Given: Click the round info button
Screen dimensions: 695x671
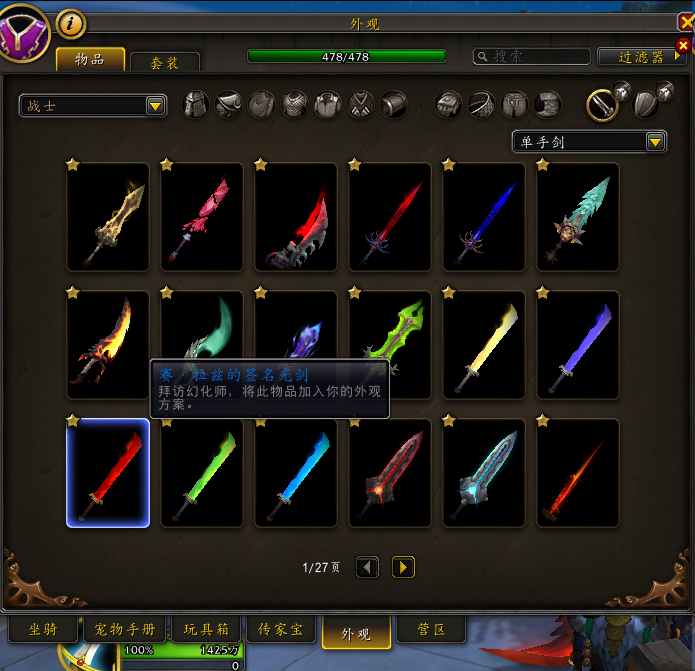Looking at the screenshot, I should click(x=71, y=22).
